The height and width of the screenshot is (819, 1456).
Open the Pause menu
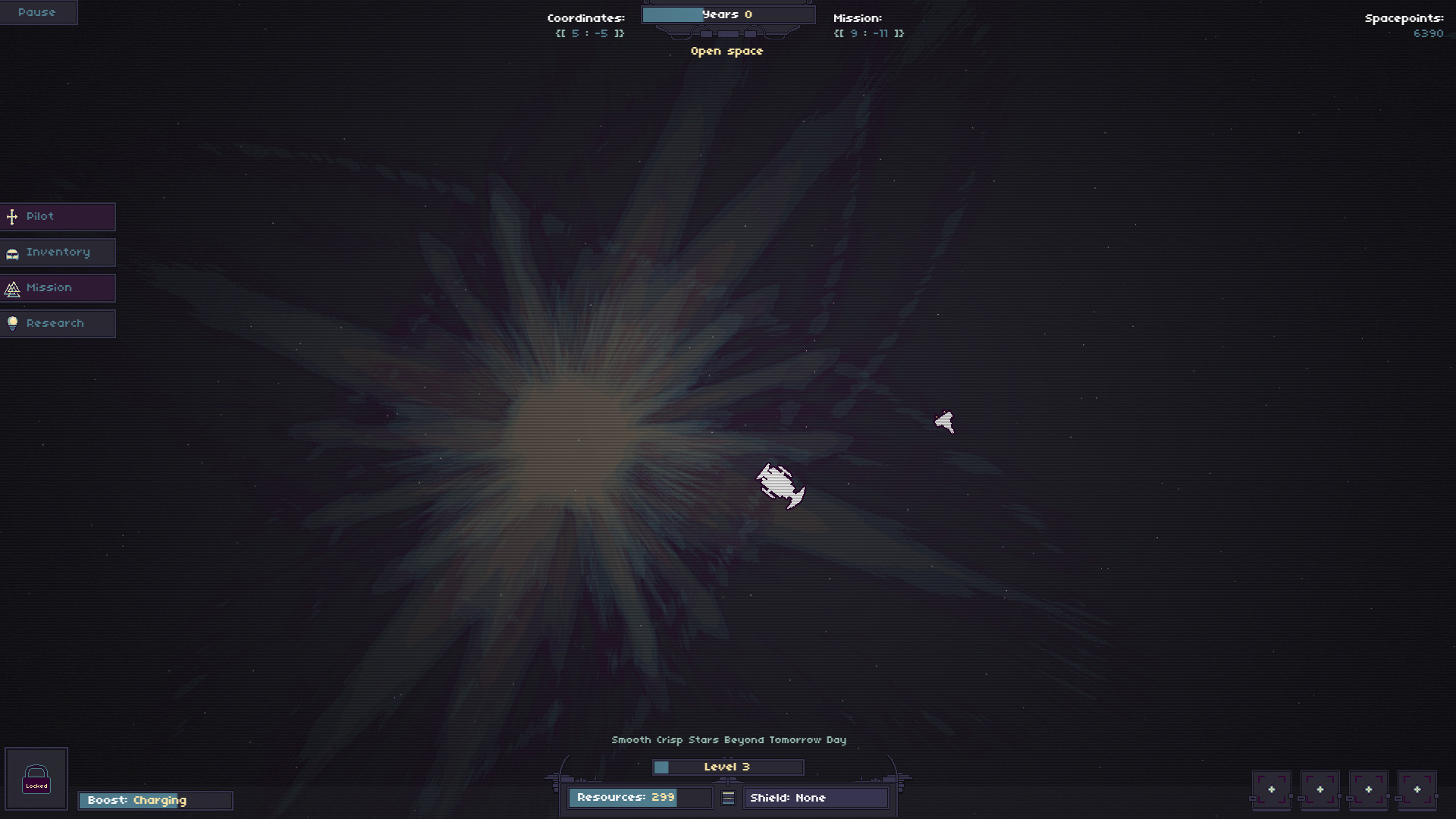coord(36,12)
